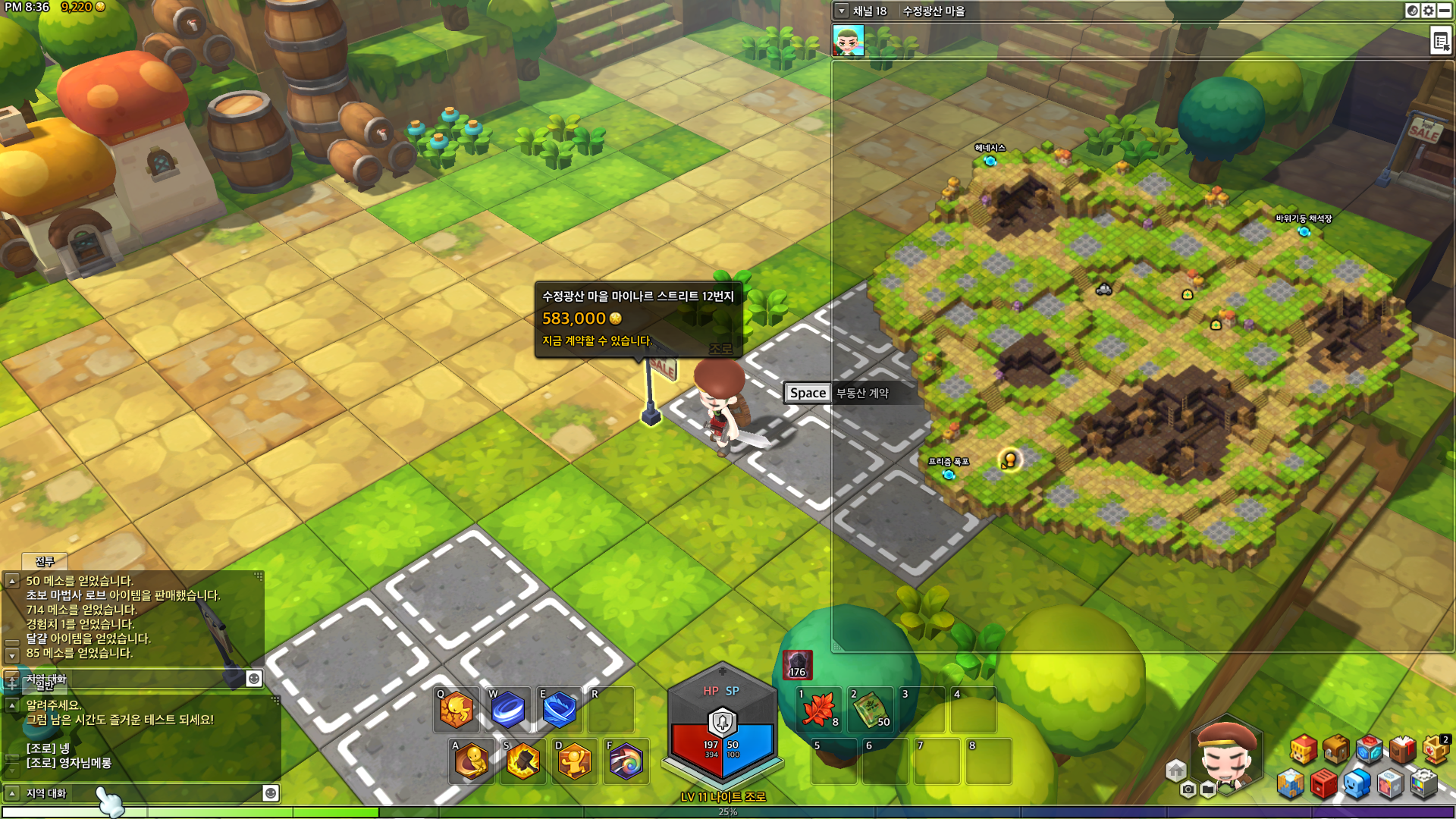Open the treasure chest inventory icon
The width and height of the screenshot is (1456, 819).
pyautogui.click(x=1336, y=749)
